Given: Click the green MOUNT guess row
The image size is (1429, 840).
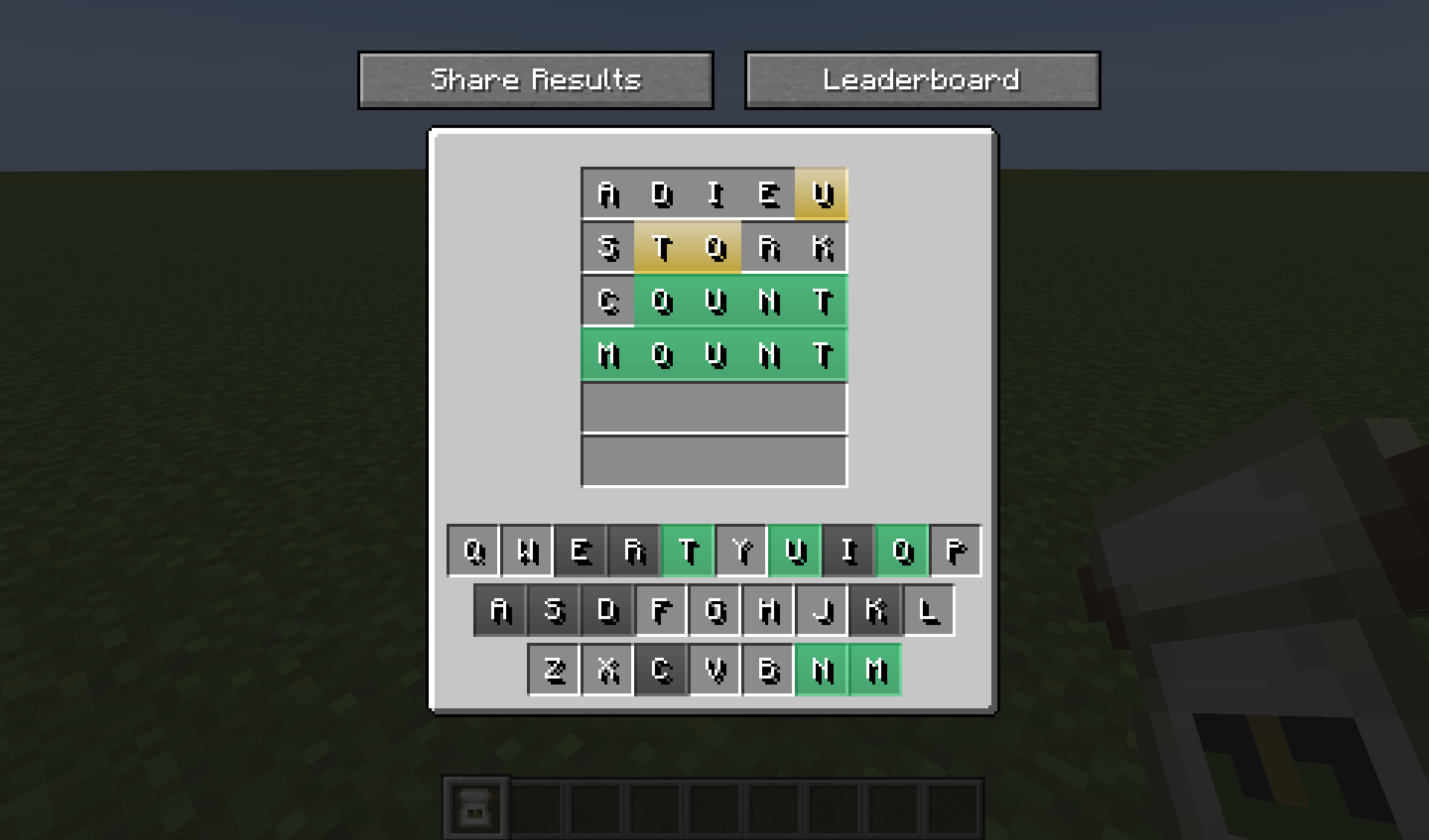Looking at the screenshot, I should coord(713,355).
